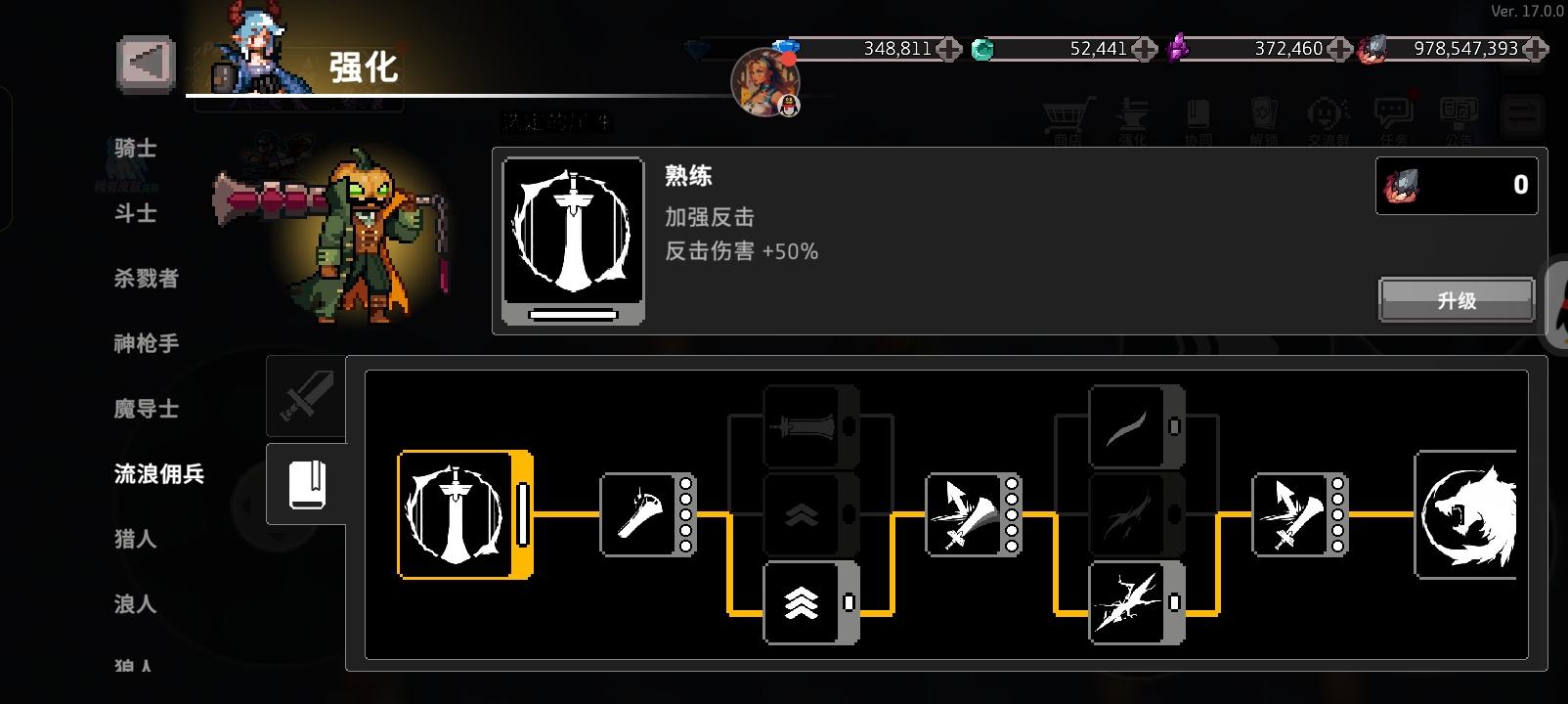This screenshot has width=1568, height=704.
Task: Open the player avatar portrait
Action: (764, 83)
